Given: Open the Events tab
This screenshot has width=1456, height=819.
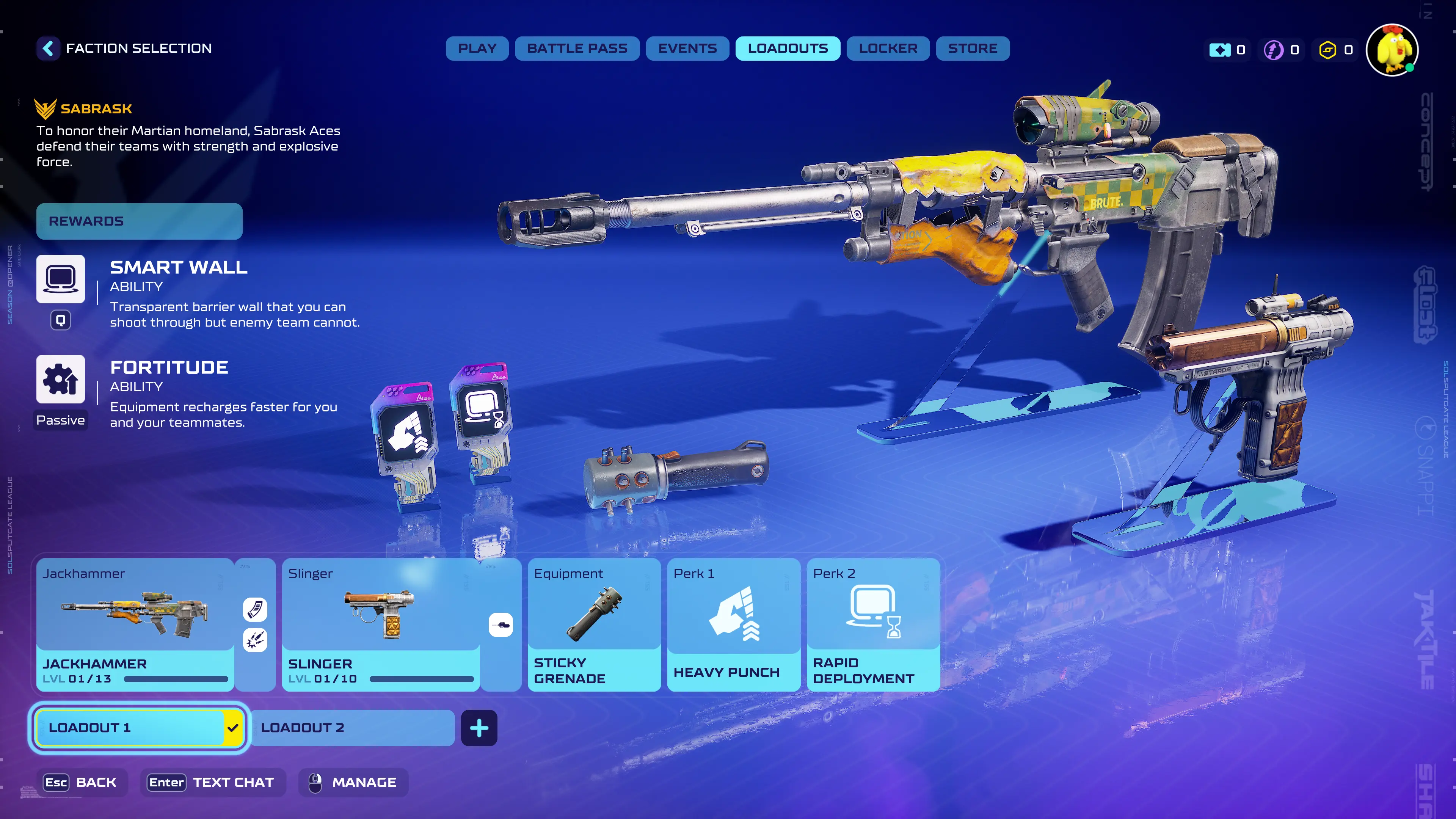Looking at the screenshot, I should [687, 49].
